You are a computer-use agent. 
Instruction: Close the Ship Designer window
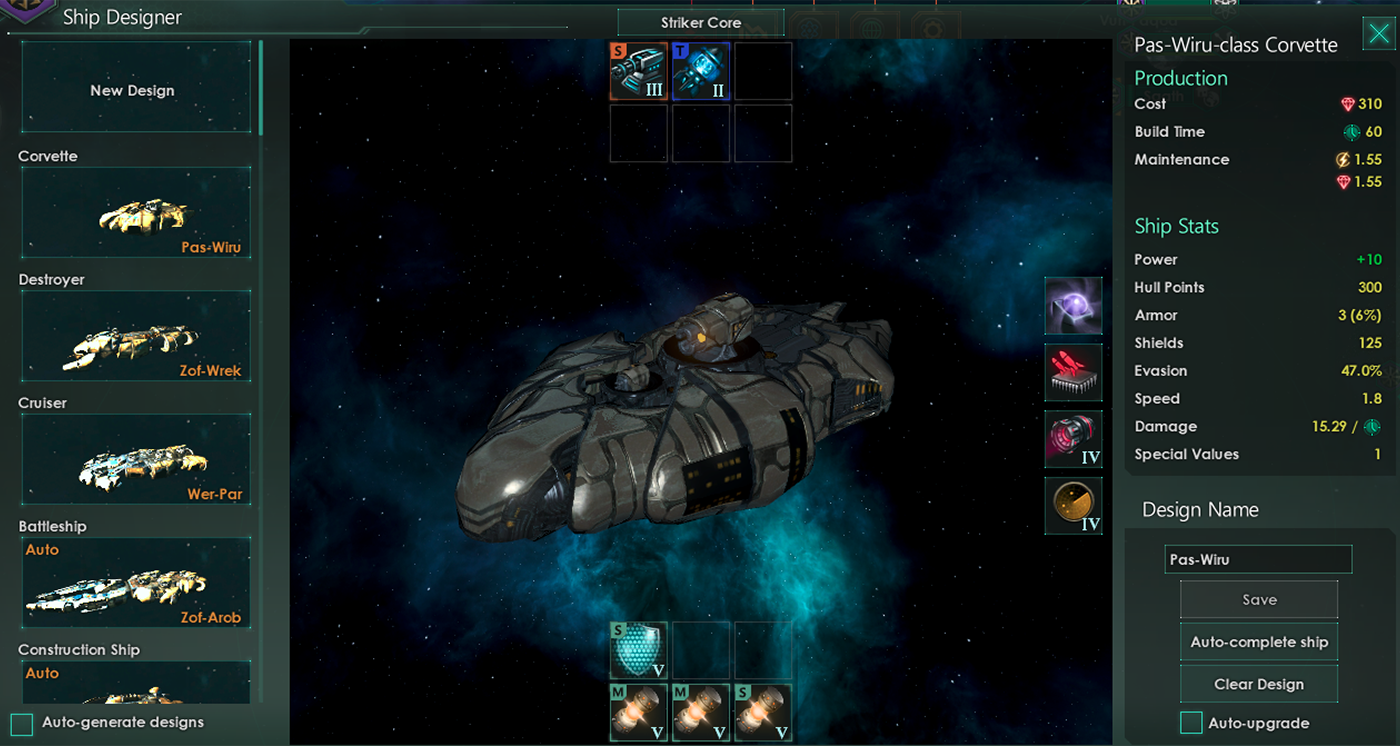pos(1377,36)
